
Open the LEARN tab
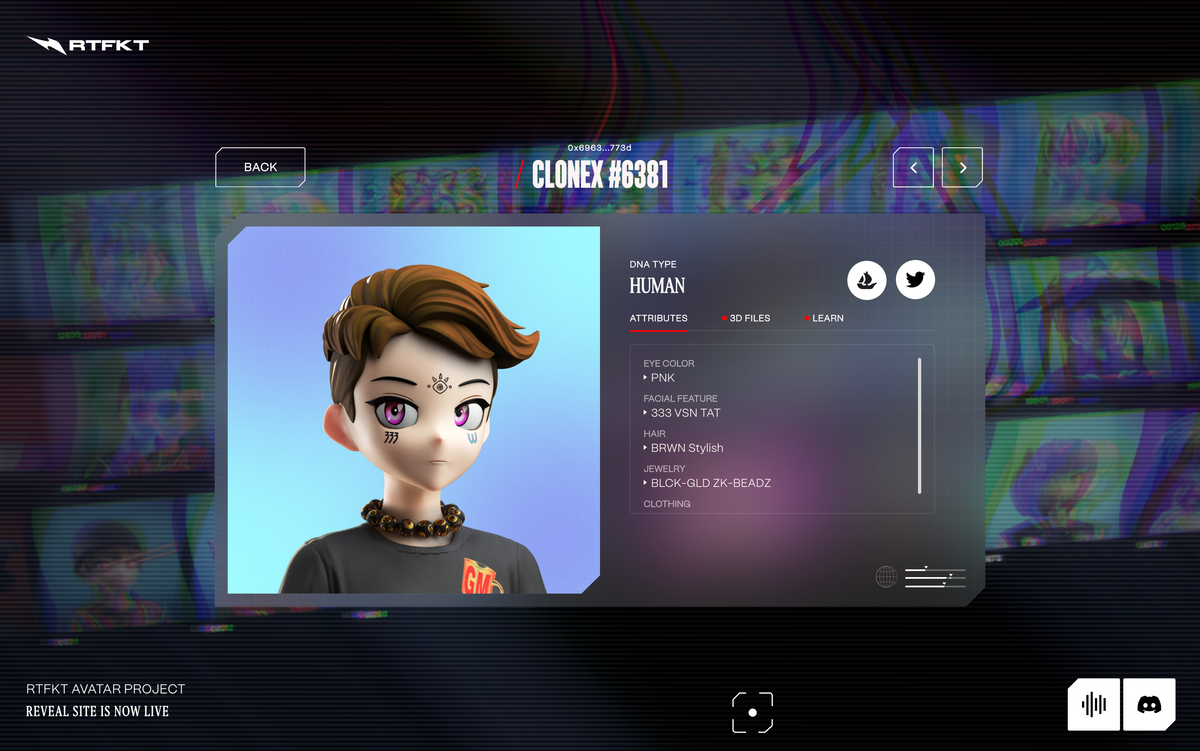coord(827,318)
